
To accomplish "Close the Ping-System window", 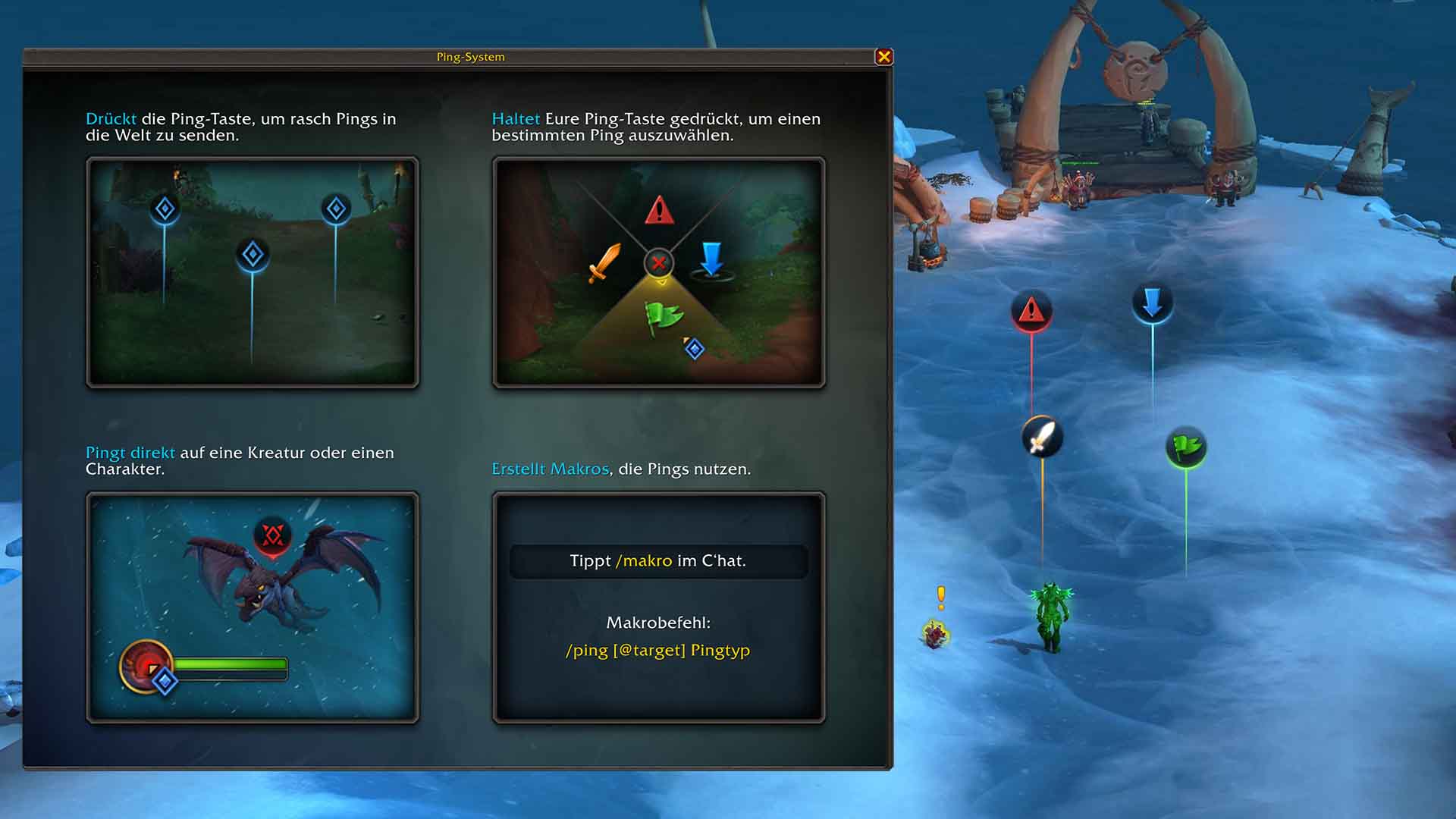I will (x=885, y=56).
